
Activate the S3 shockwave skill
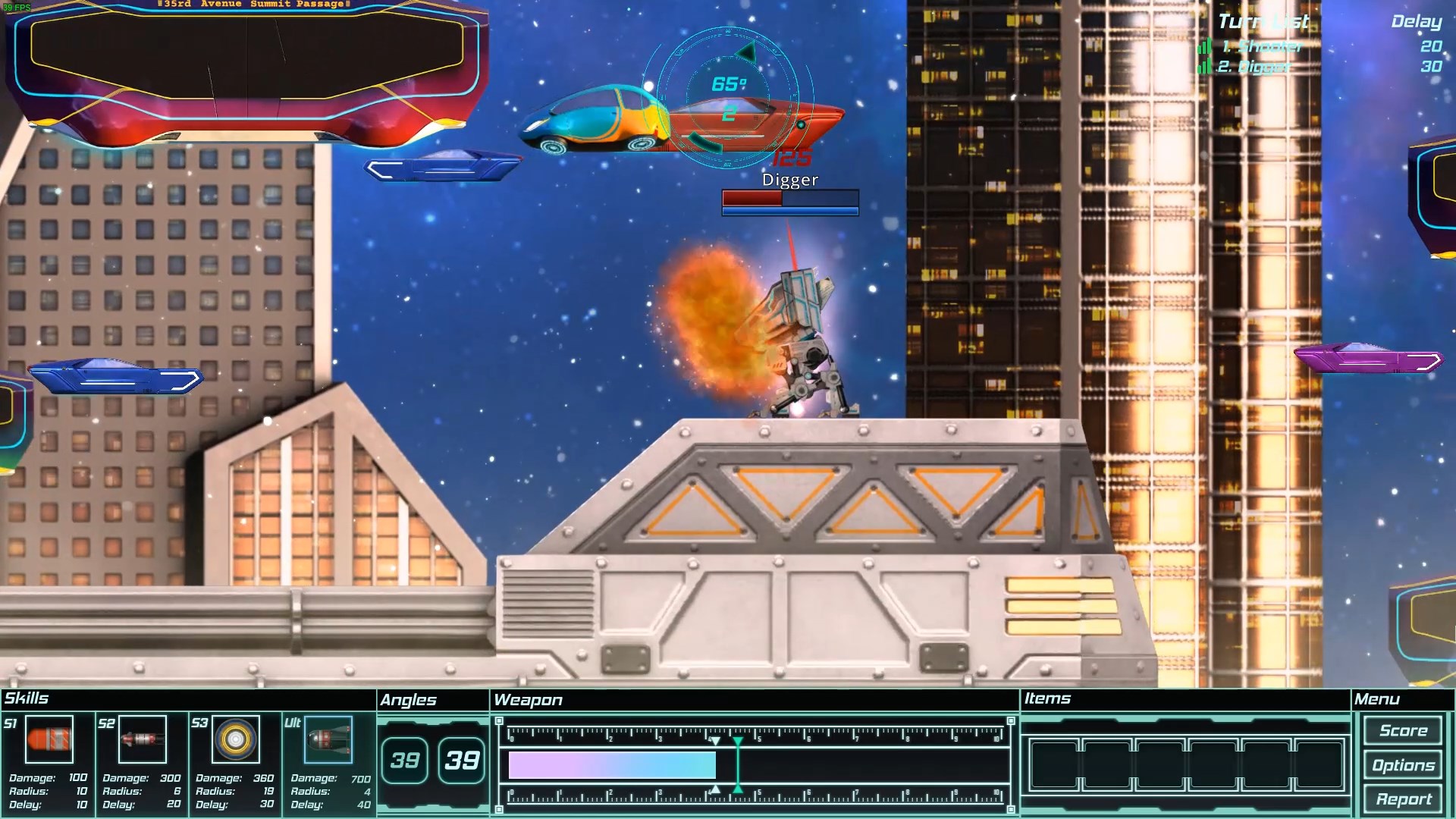[x=236, y=739]
